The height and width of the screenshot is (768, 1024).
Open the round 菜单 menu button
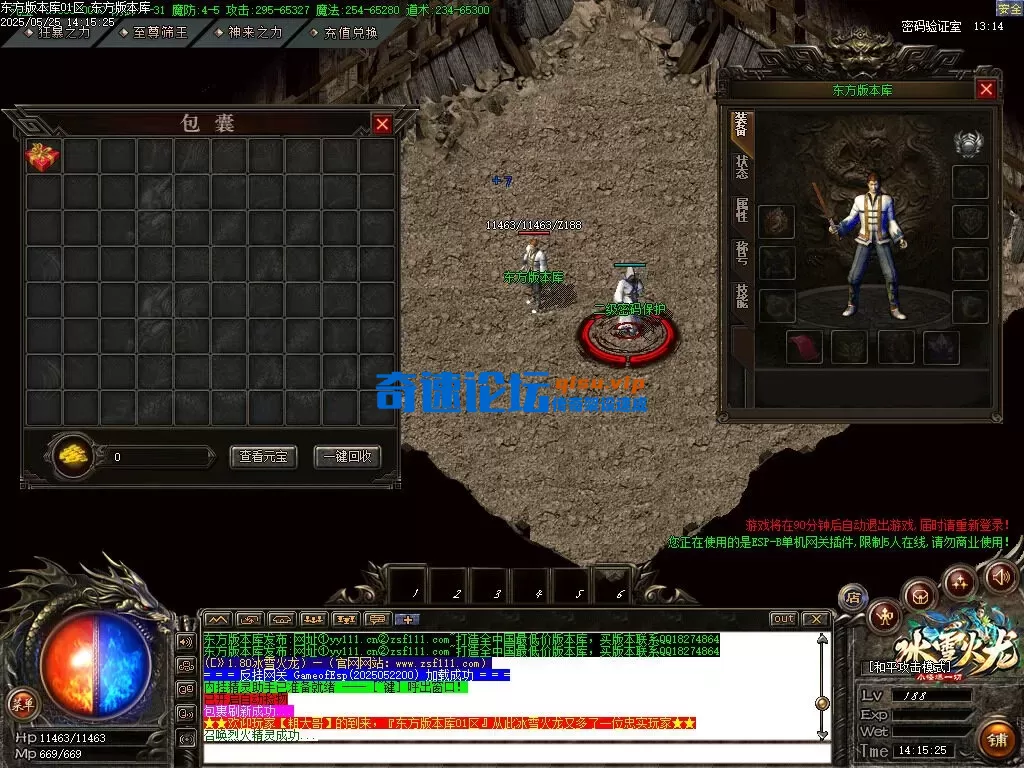[x=22, y=703]
